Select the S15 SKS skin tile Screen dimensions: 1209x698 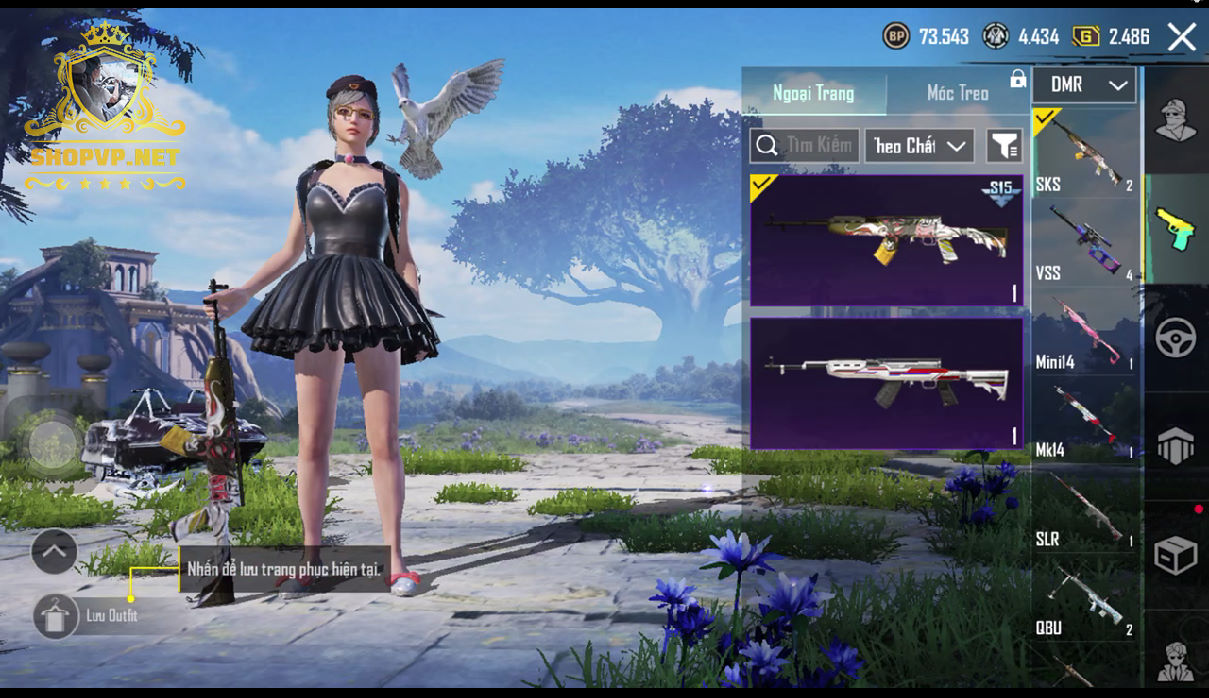(886, 240)
